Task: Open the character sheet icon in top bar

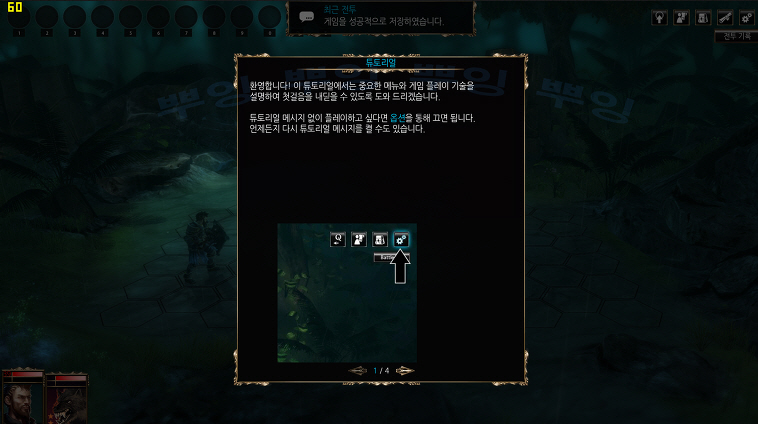Action: point(682,17)
